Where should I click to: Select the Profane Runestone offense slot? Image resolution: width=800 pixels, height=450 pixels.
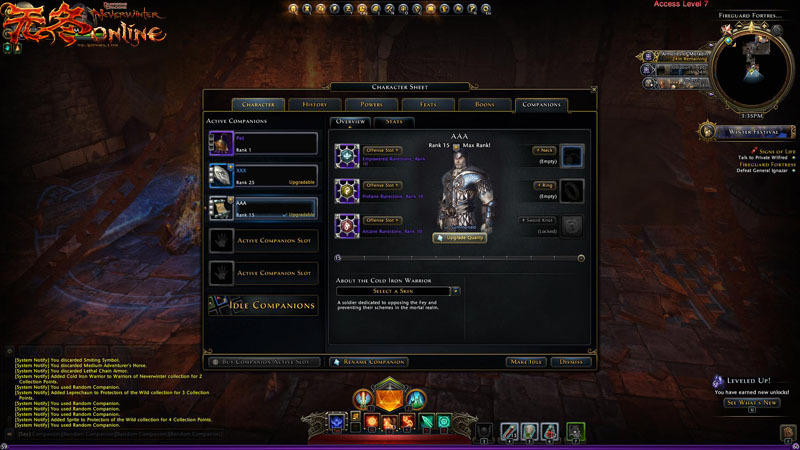pyautogui.click(x=349, y=190)
